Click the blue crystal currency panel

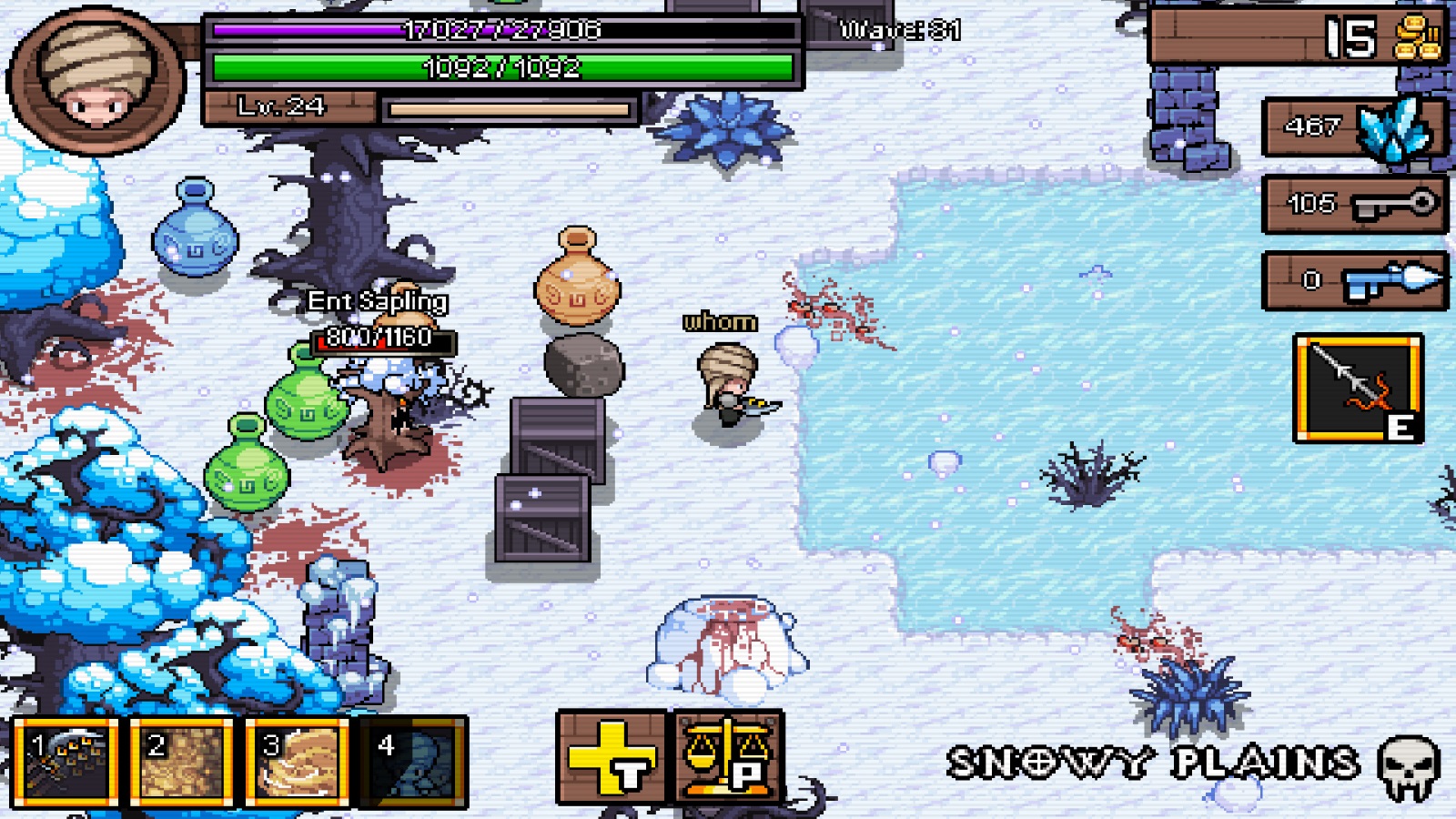tap(1354, 127)
